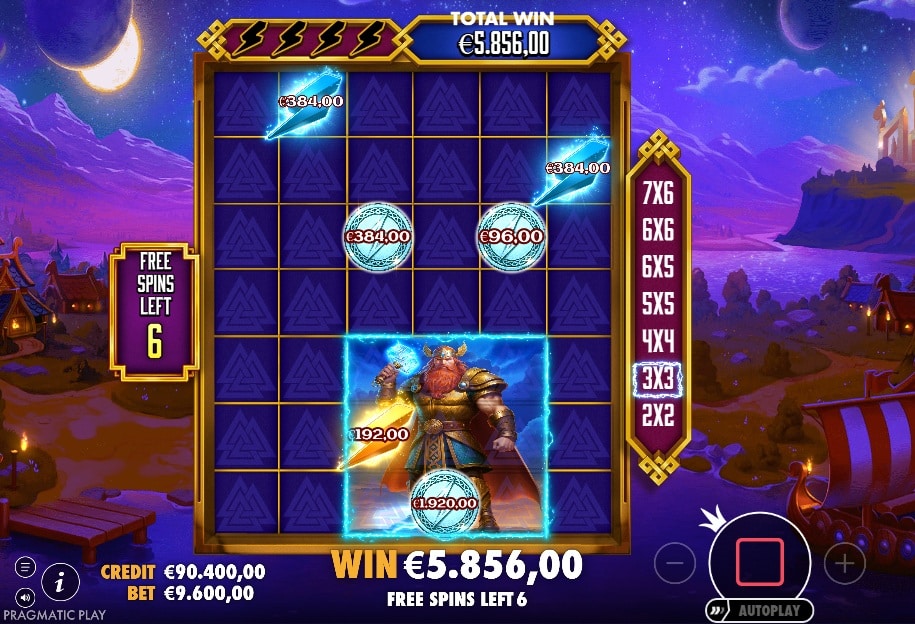The height and width of the screenshot is (624, 915).
Task: Increase the bet with the plus button
Action: pos(845,564)
